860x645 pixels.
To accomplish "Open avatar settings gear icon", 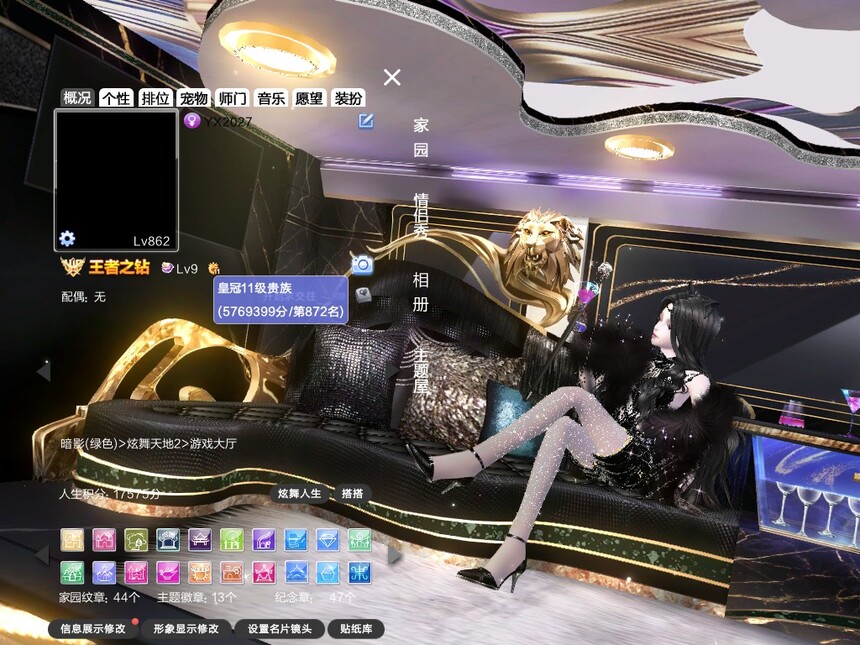I will click(x=67, y=238).
